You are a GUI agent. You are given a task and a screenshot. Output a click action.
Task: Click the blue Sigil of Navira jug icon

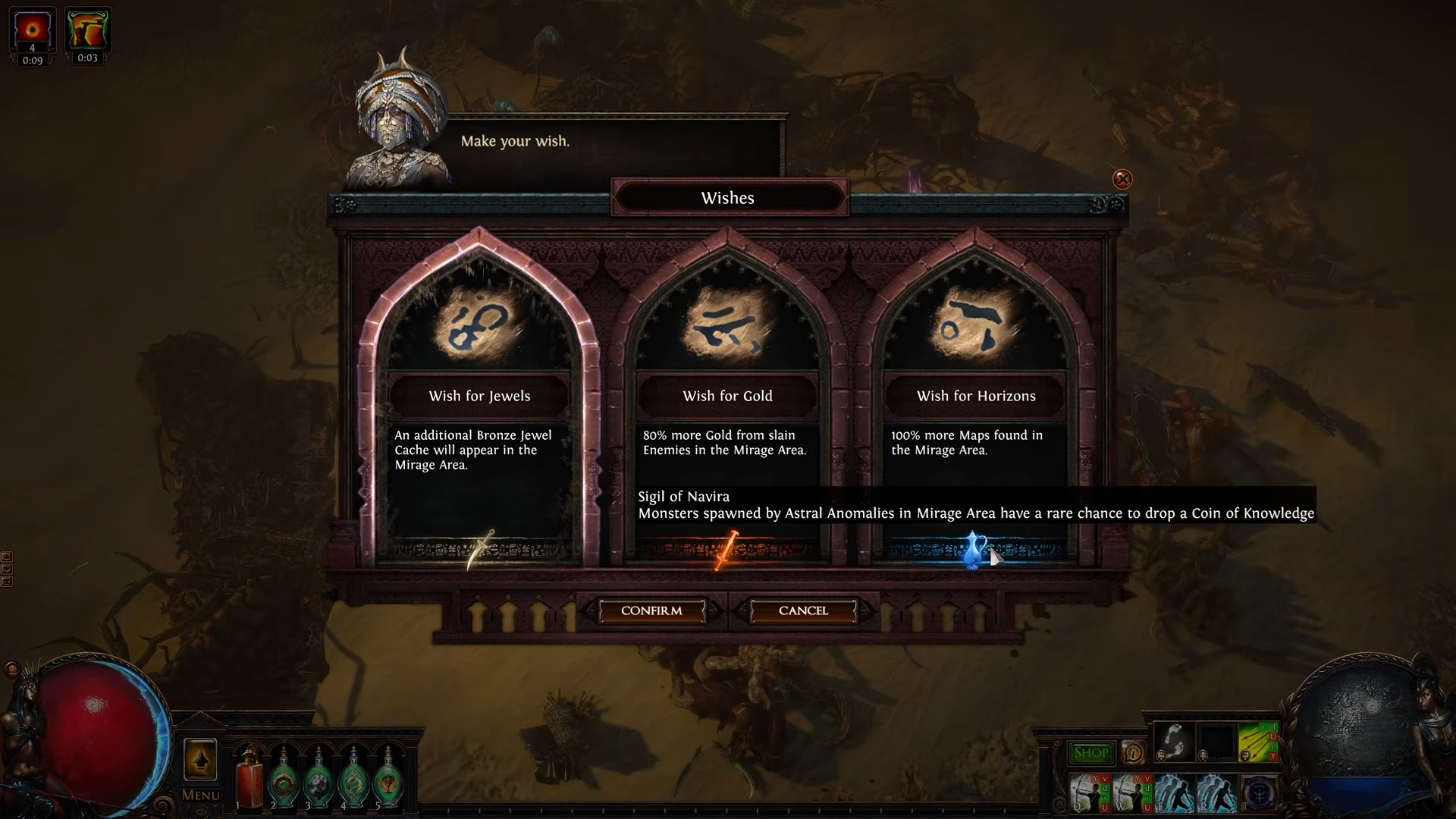tap(974, 550)
